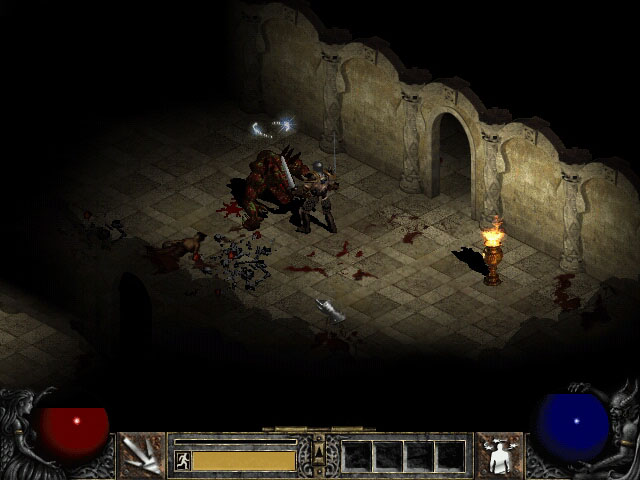Screen dimensions: 640x480
Task: Toggle the run/walk button
Action: (x=182, y=460)
